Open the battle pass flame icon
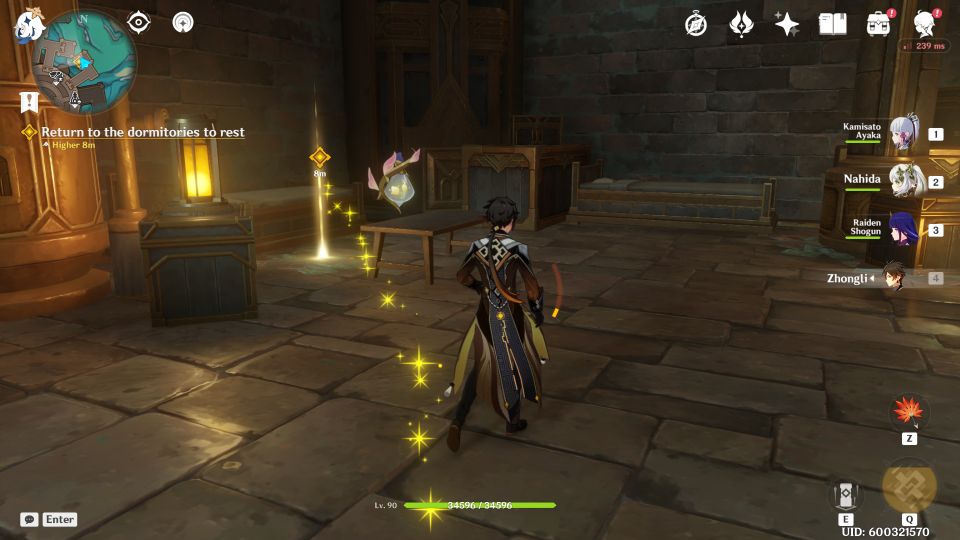 coord(741,24)
